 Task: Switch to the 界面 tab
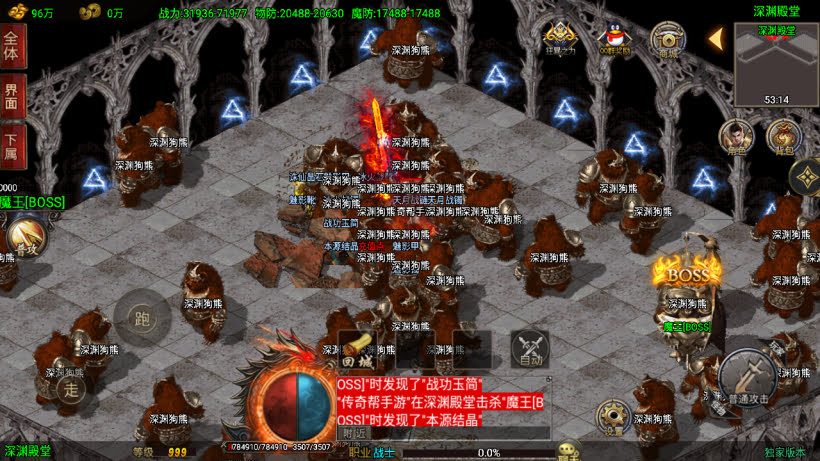[12, 98]
